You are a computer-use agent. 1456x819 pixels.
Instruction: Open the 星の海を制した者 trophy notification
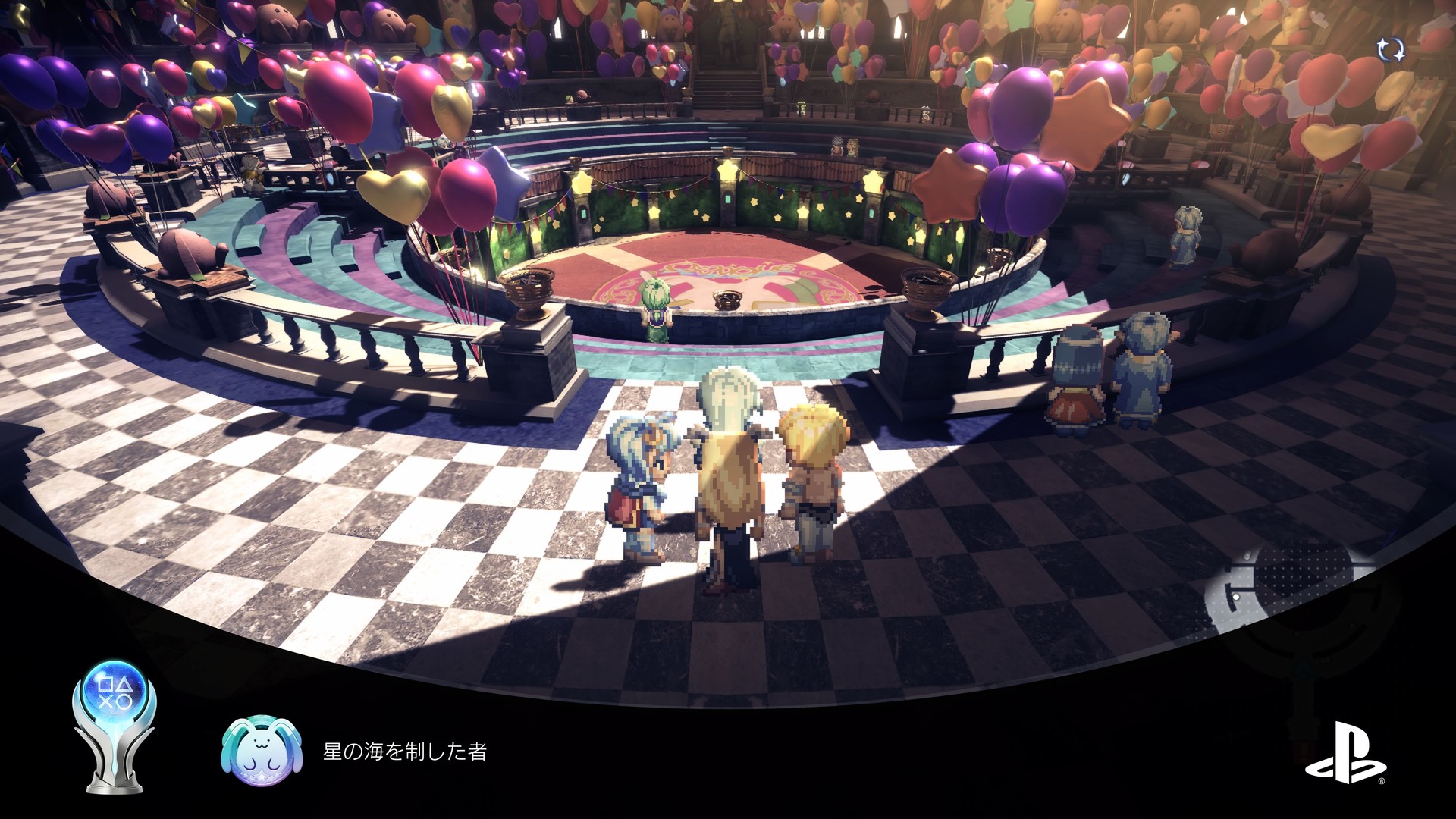[404, 752]
